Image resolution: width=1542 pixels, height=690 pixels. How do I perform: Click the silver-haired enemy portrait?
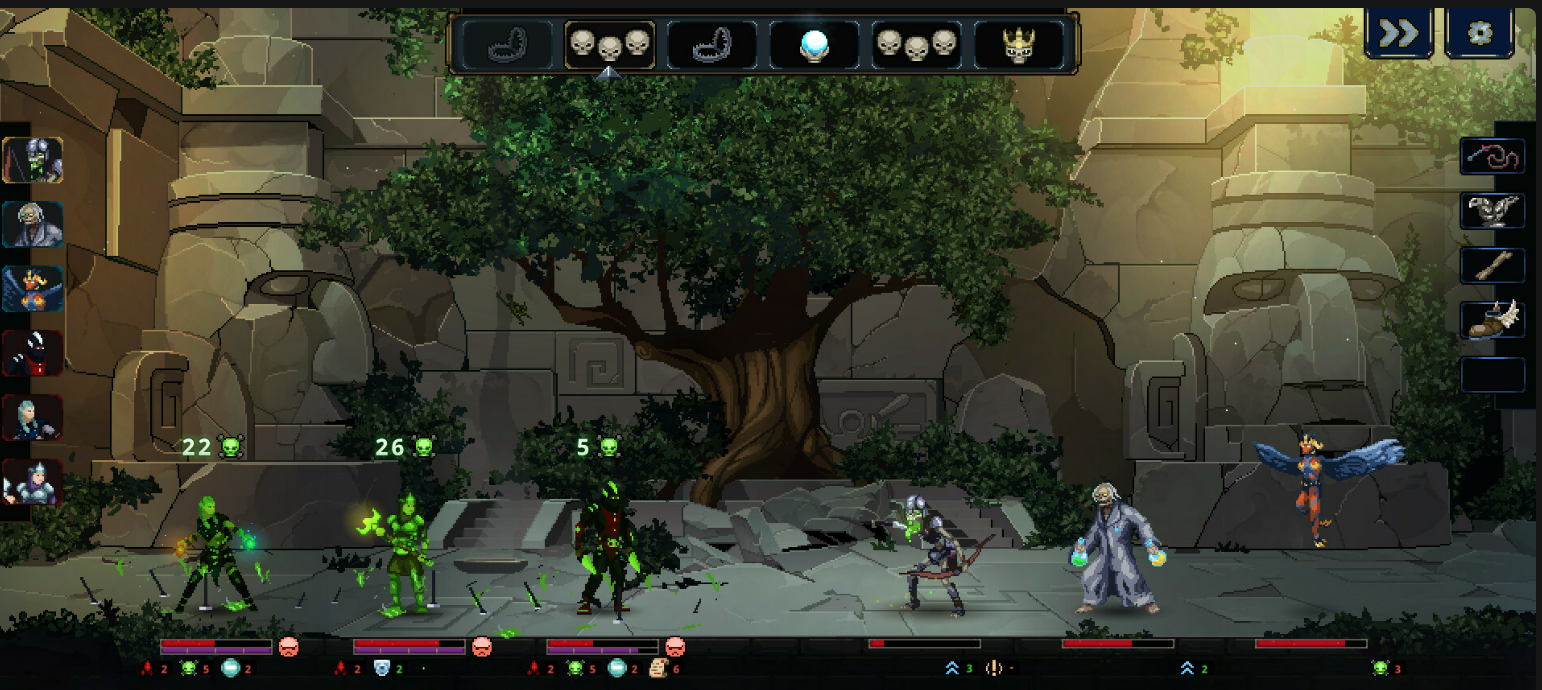pos(33,417)
